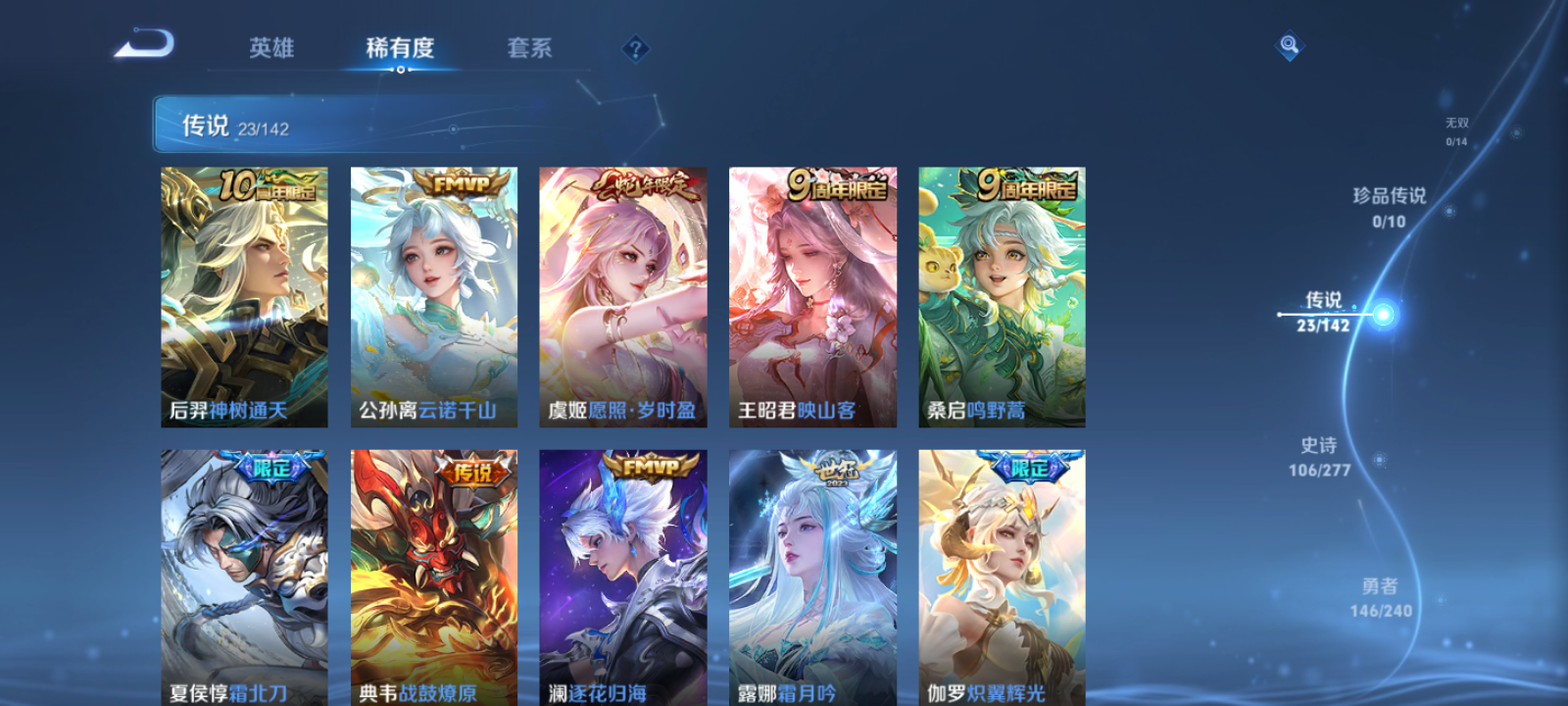Image resolution: width=1568 pixels, height=706 pixels.
Task: Click the glowing node on the 传说 progress track
Action: click(x=1382, y=314)
